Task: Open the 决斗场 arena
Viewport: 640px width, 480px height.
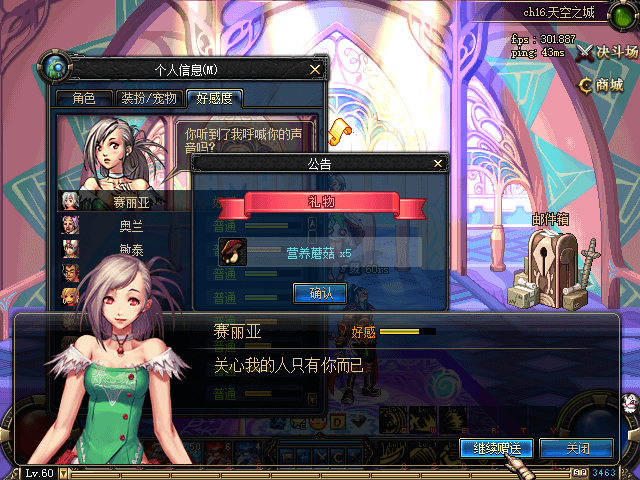Action: click(x=608, y=53)
